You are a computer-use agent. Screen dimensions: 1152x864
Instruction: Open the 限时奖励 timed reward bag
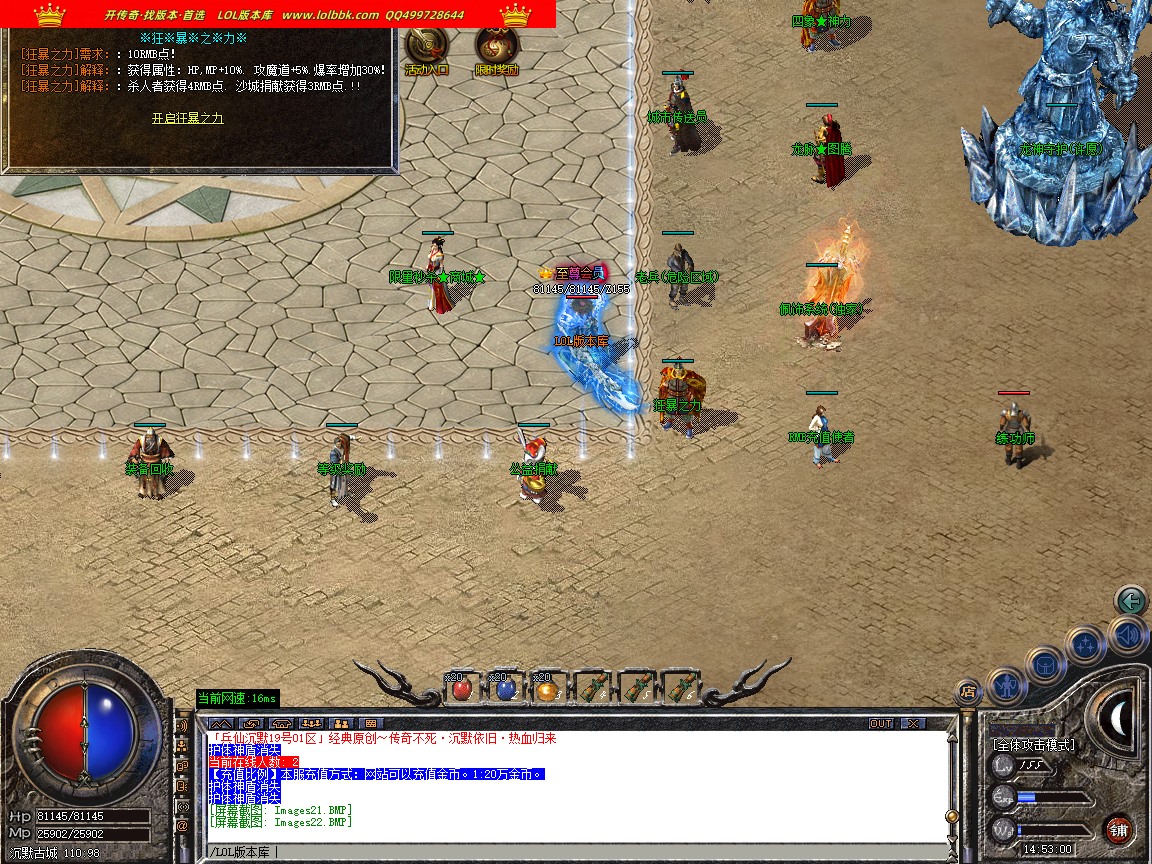495,50
